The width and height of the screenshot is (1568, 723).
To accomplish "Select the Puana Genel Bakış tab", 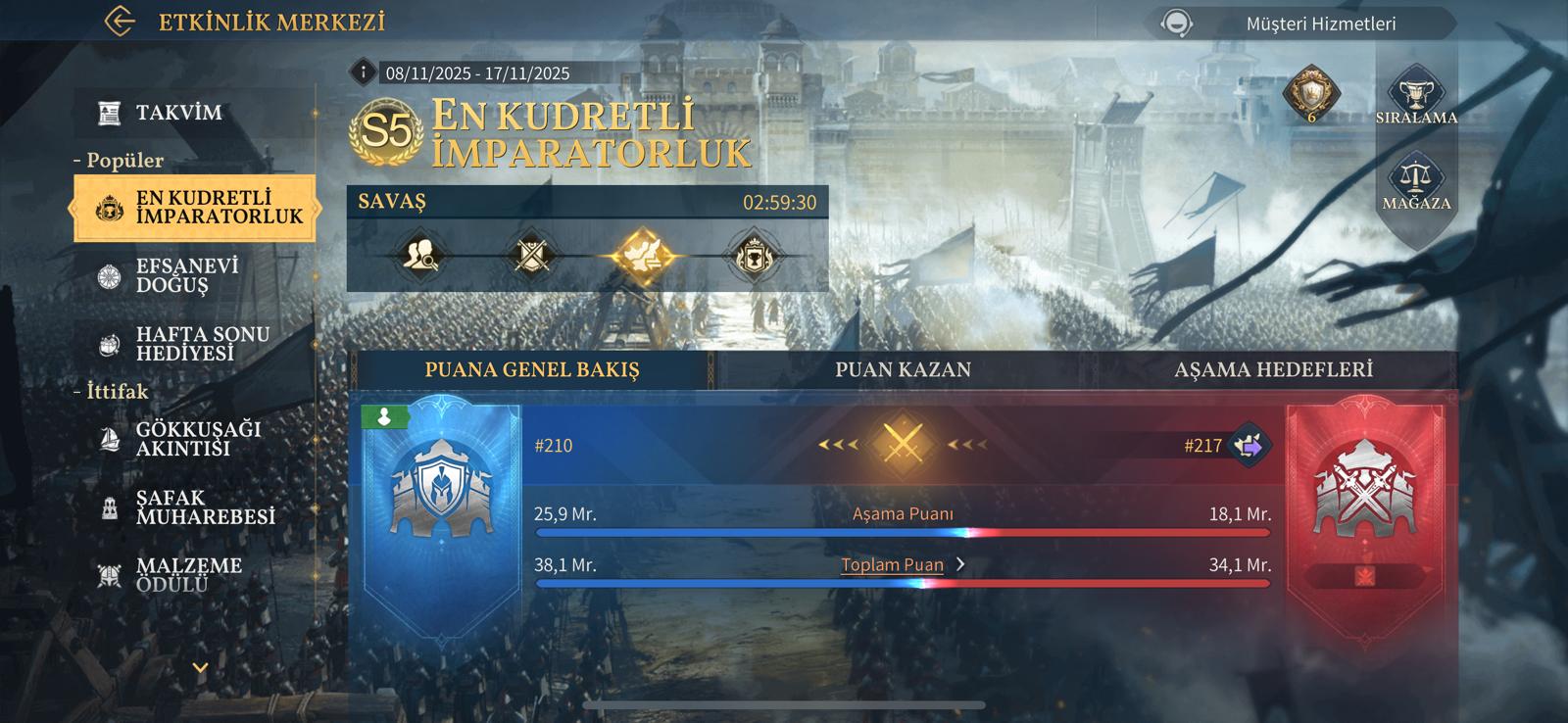I will point(531,370).
